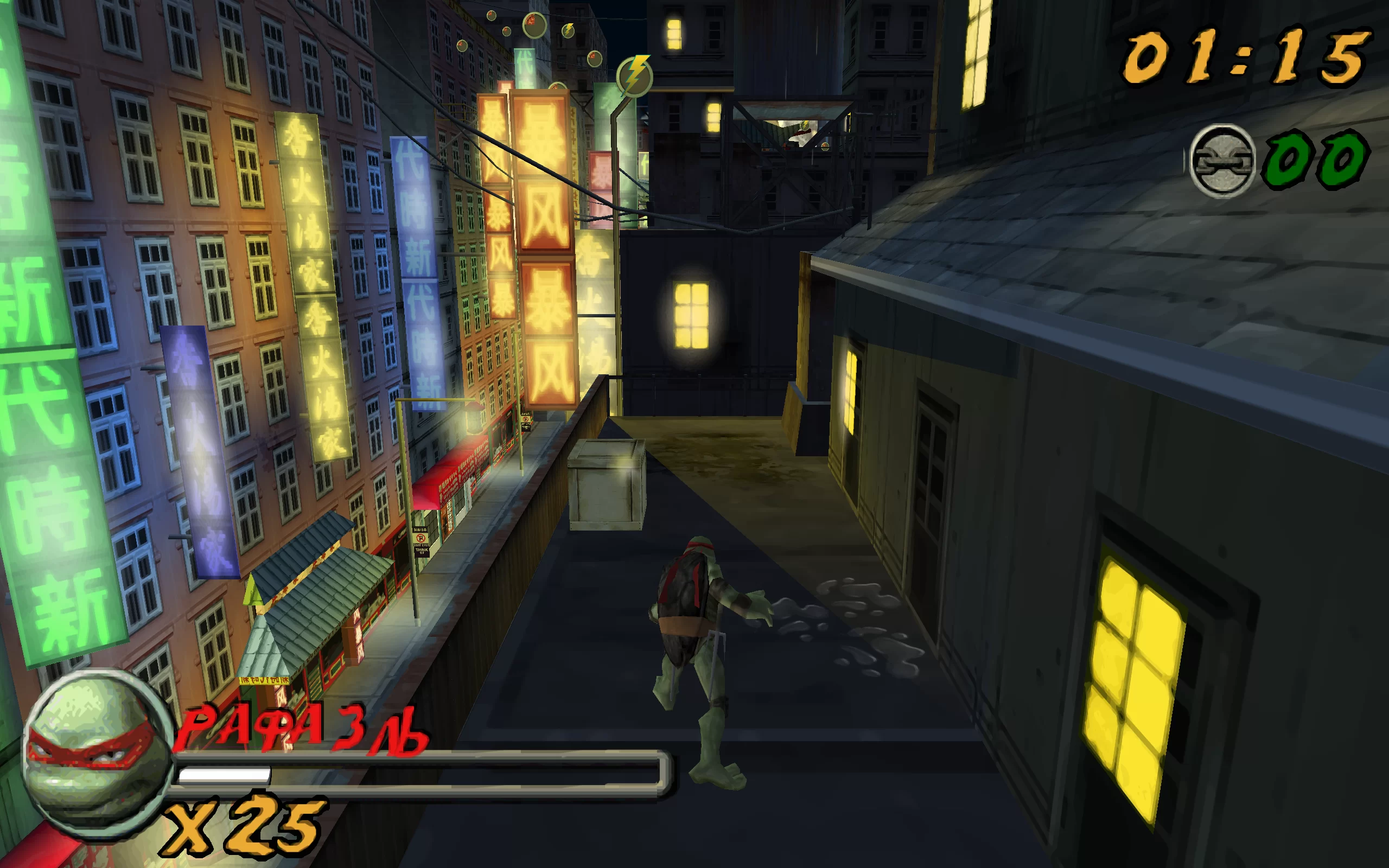Select the grey shuriken counter icon
Image resolution: width=1389 pixels, height=868 pixels.
[x=1222, y=161]
